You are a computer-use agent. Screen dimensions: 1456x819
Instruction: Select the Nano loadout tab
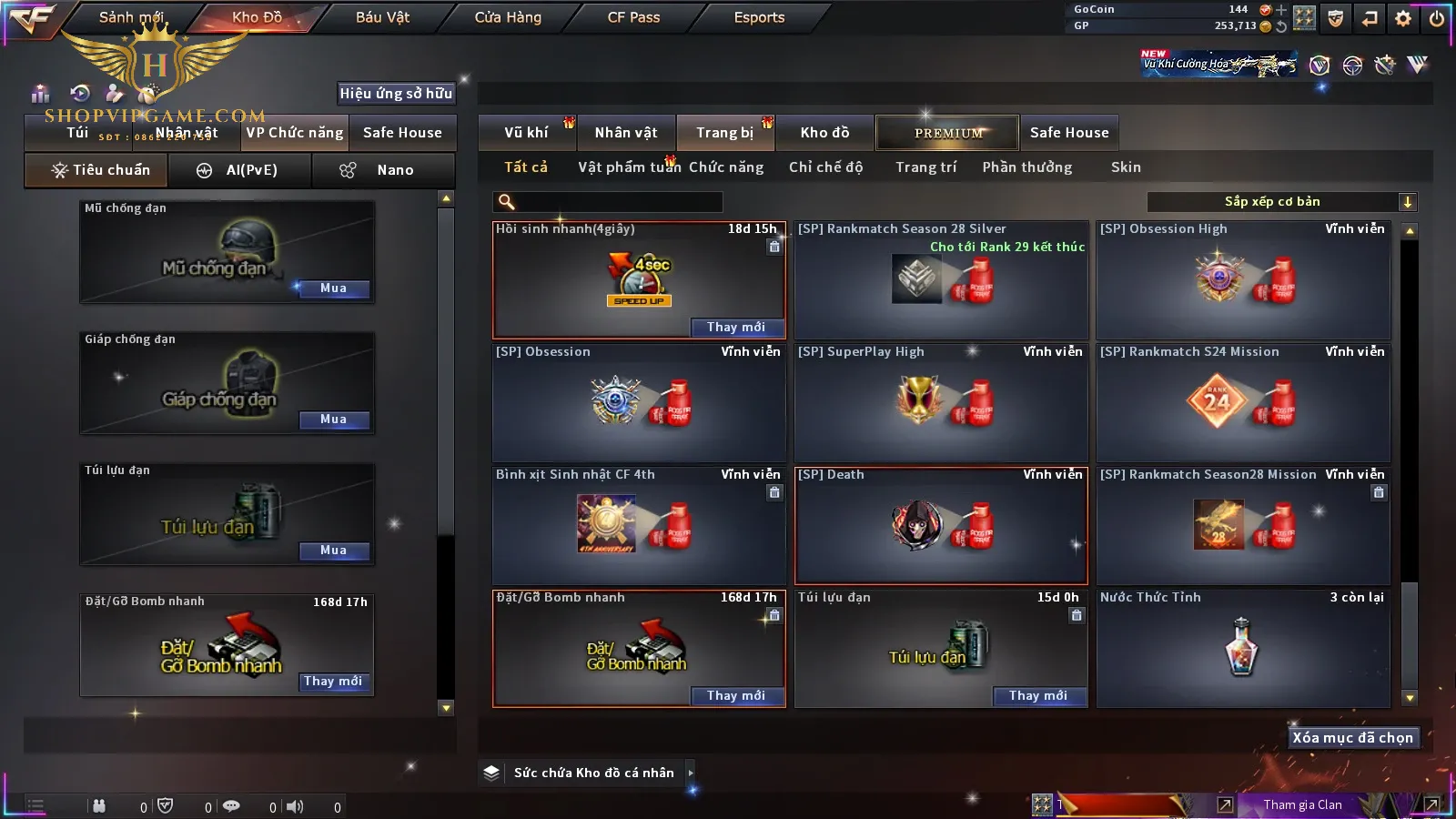point(382,170)
